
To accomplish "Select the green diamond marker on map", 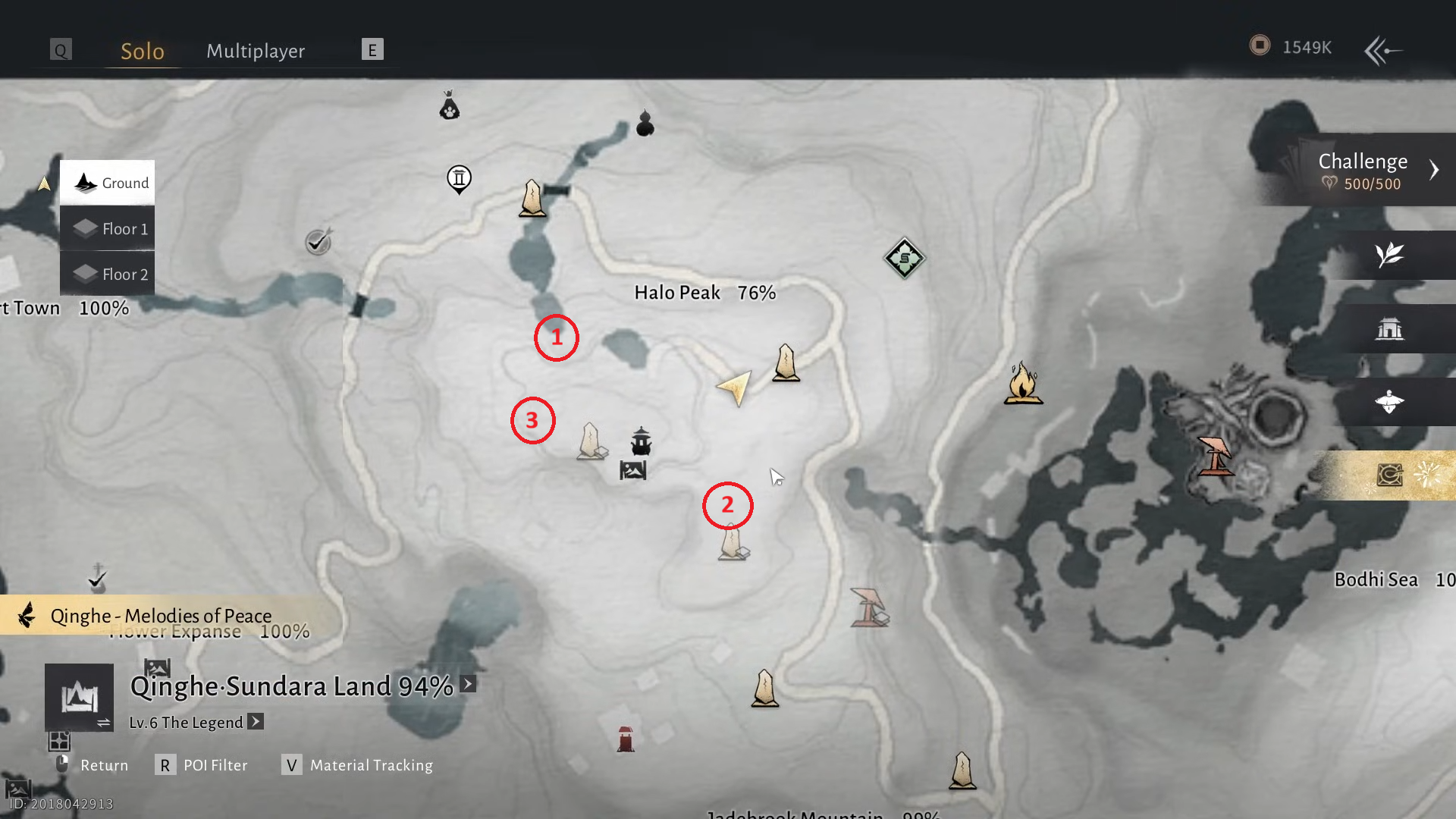I will 904,259.
